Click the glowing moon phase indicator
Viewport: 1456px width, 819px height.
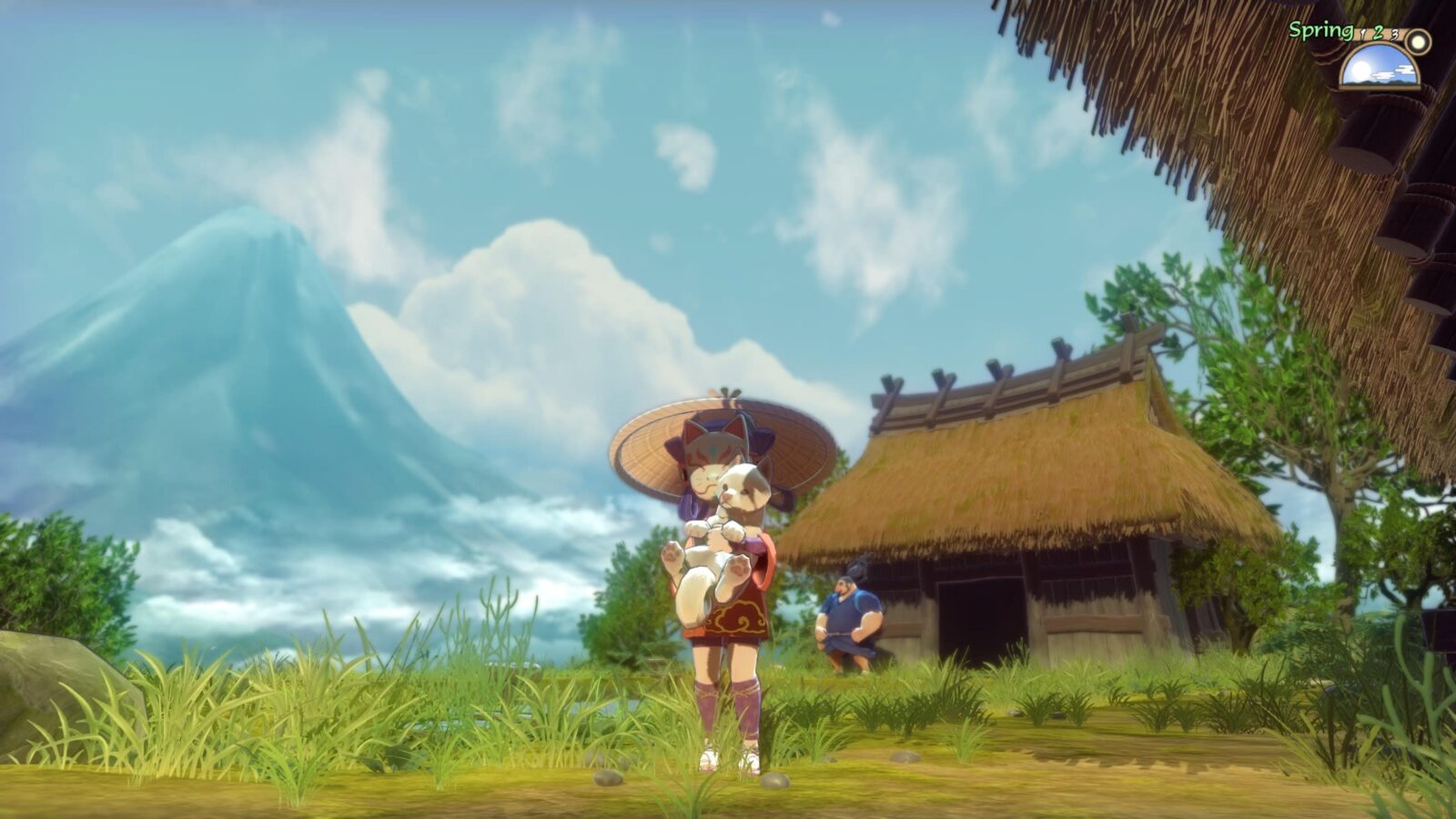tap(1417, 43)
